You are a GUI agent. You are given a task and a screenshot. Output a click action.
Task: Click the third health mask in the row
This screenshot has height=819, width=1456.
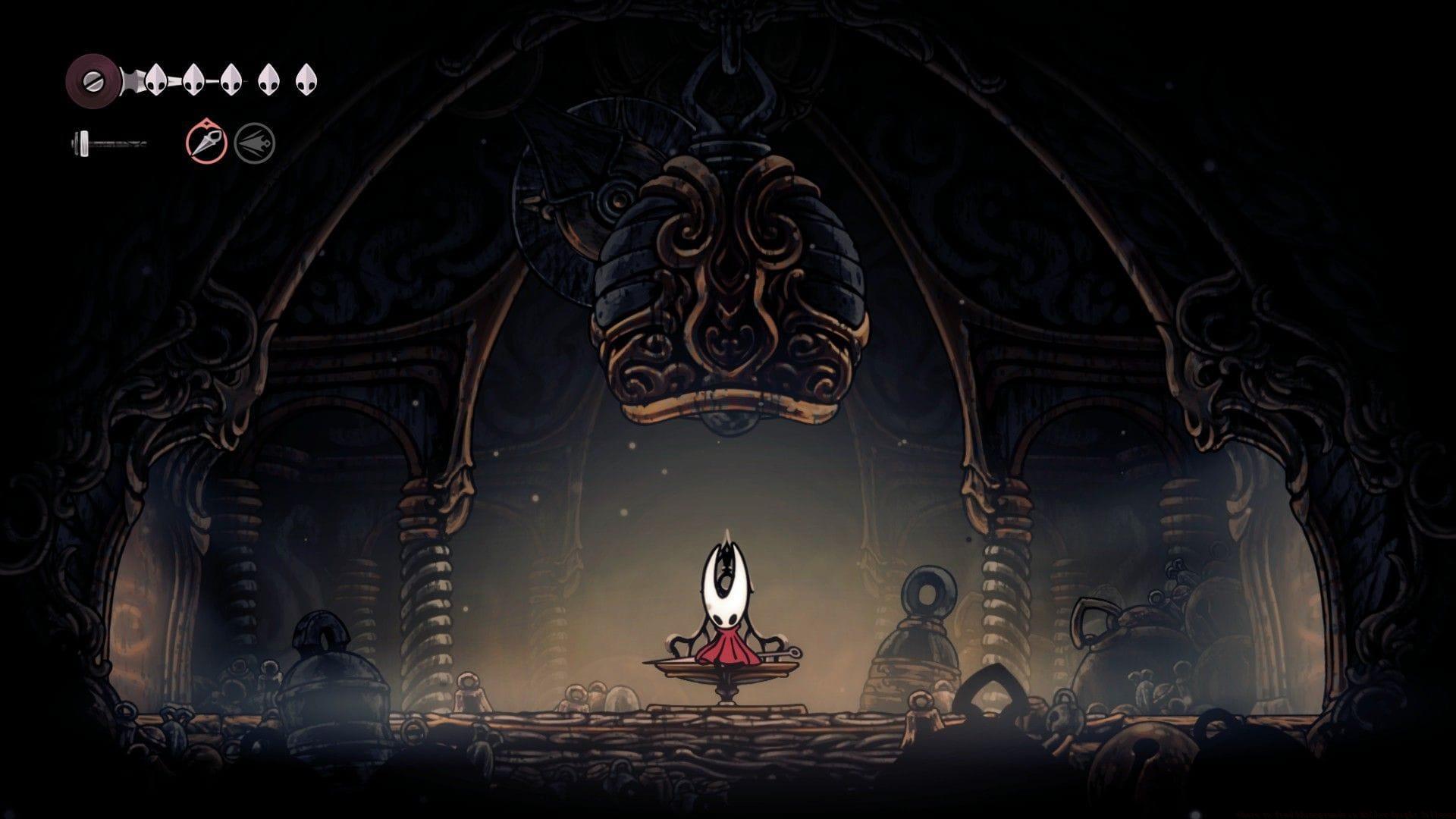(230, 78)
